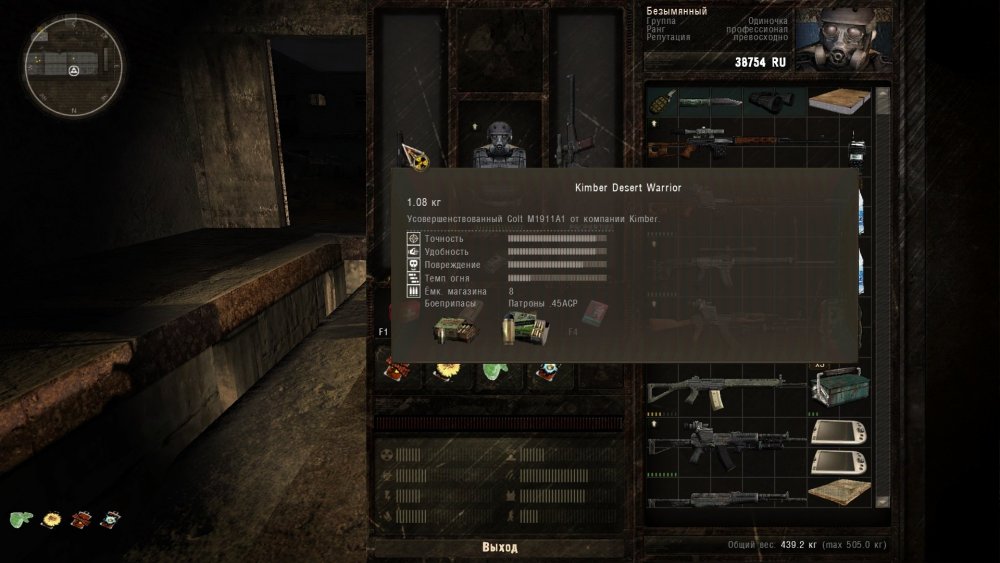Click the Выход exit button

500,547
